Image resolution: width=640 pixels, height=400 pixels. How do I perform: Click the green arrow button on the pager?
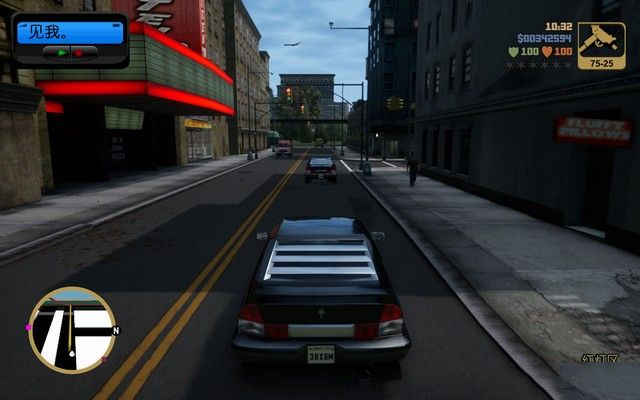pos(62,51)
